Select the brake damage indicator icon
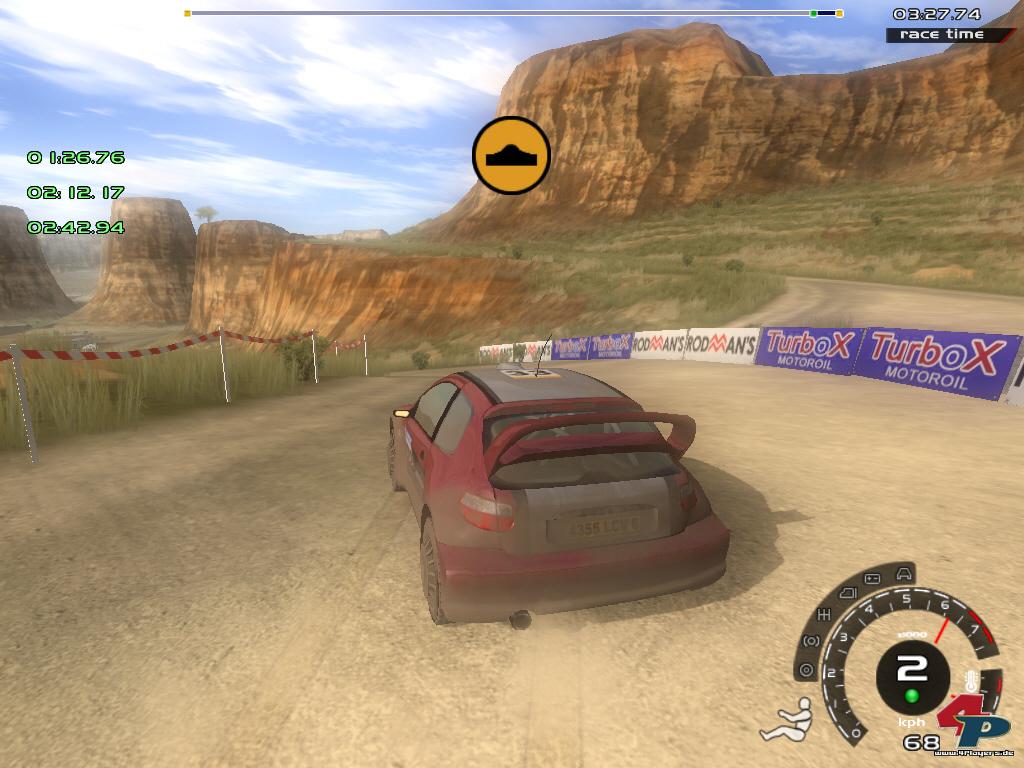 click(811, 641)
